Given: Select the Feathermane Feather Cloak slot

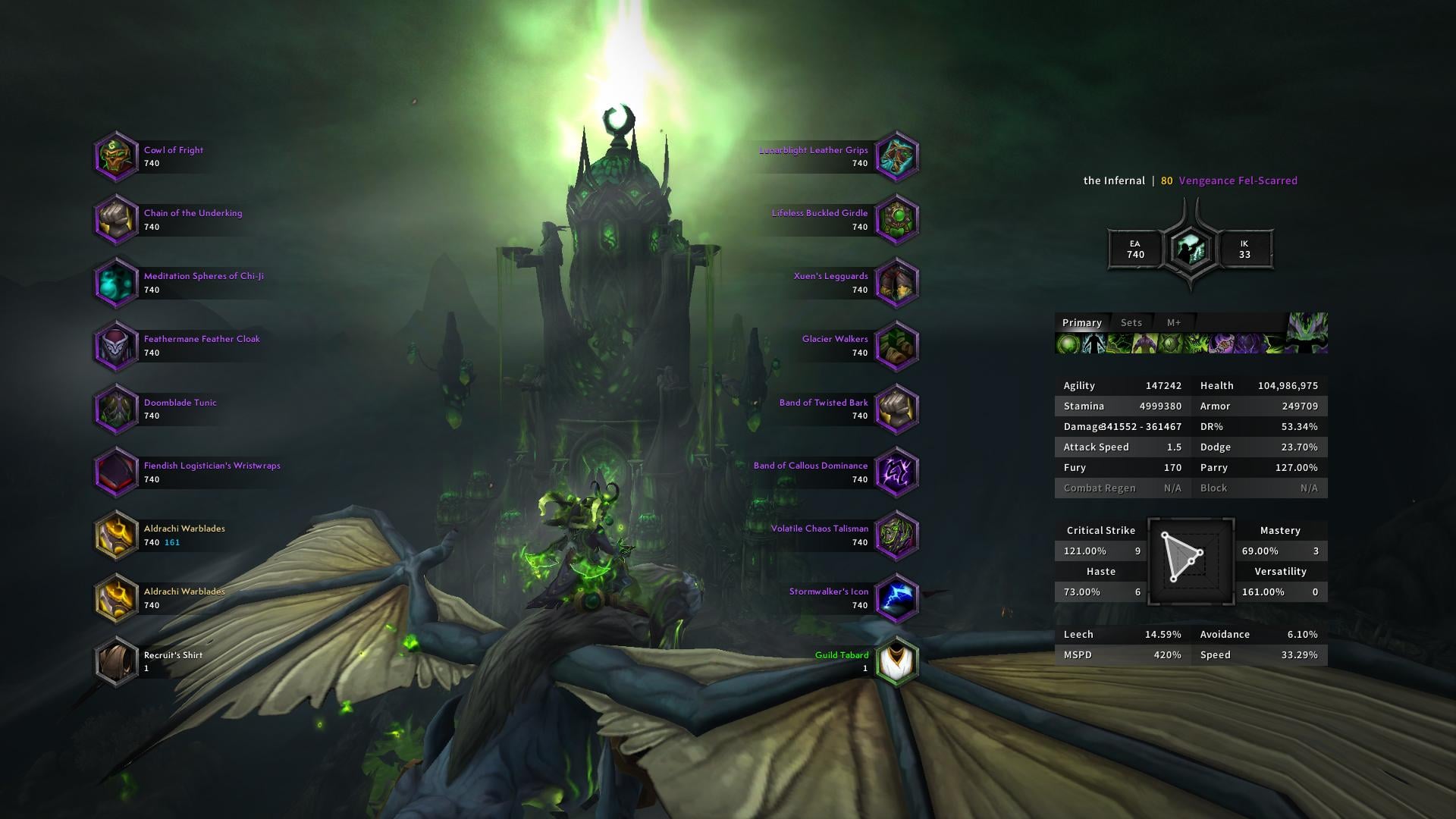Looking at the screenshot, I should pyautogui.click(x=116, y=345).
